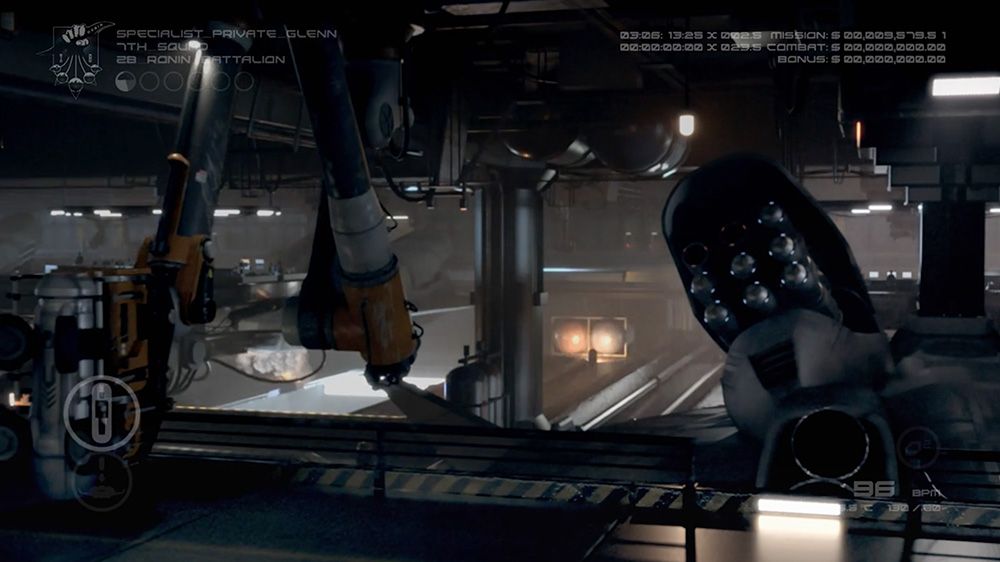Click the partly filled squad status circle
Viewport: 1000px width, 562px height.
click(125, 82)
